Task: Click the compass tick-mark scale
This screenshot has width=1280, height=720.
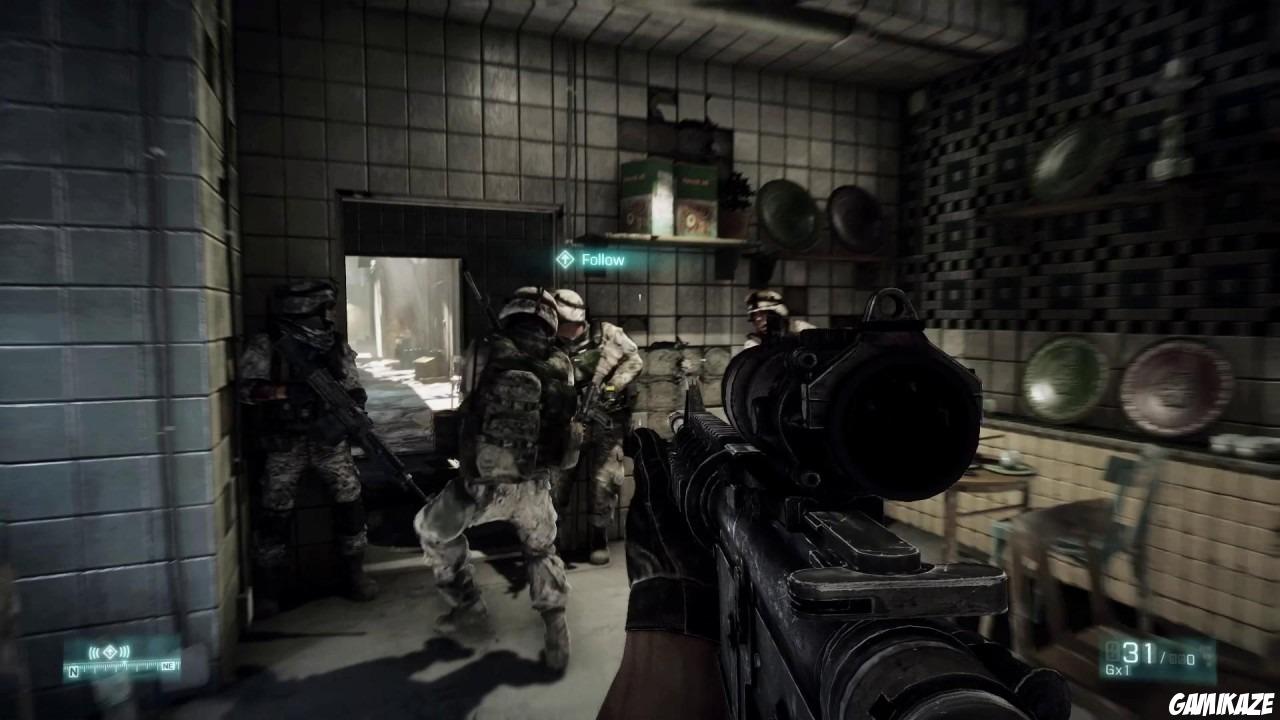Action: point(120,666)
